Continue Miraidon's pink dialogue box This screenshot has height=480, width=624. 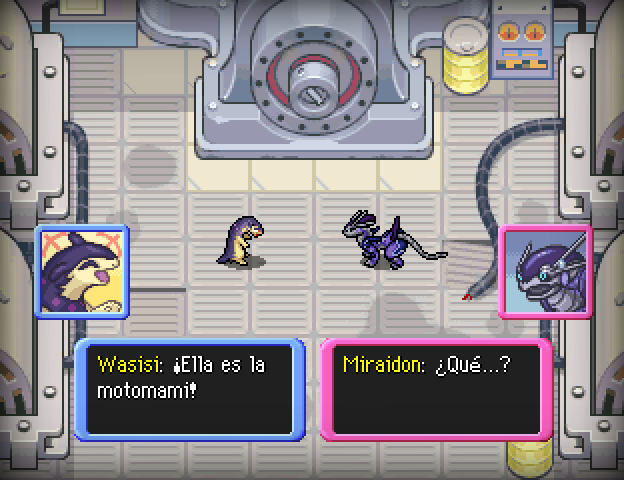[x=436, y=390]
